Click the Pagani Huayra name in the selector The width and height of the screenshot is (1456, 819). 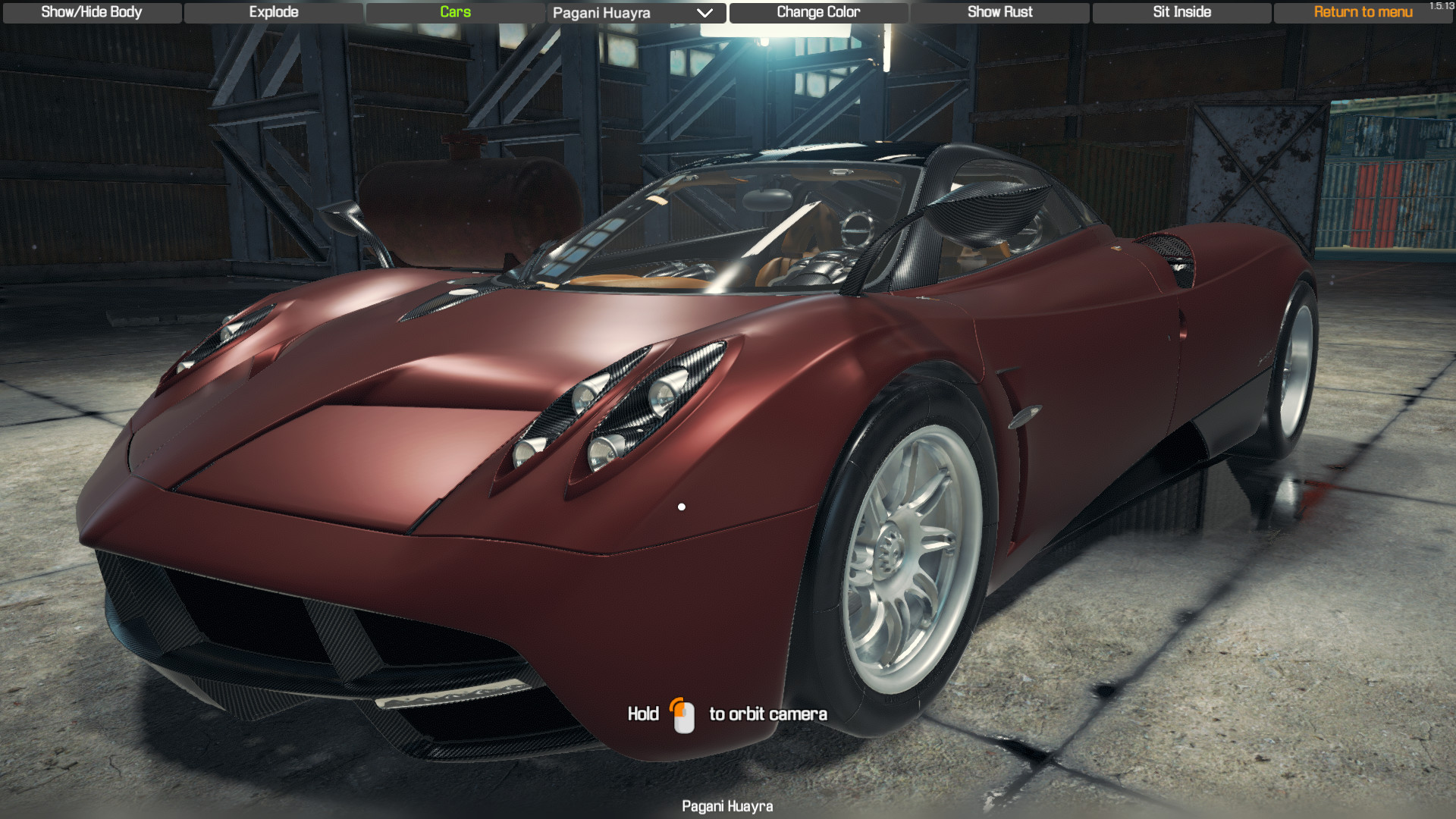(x=603, y=13)
